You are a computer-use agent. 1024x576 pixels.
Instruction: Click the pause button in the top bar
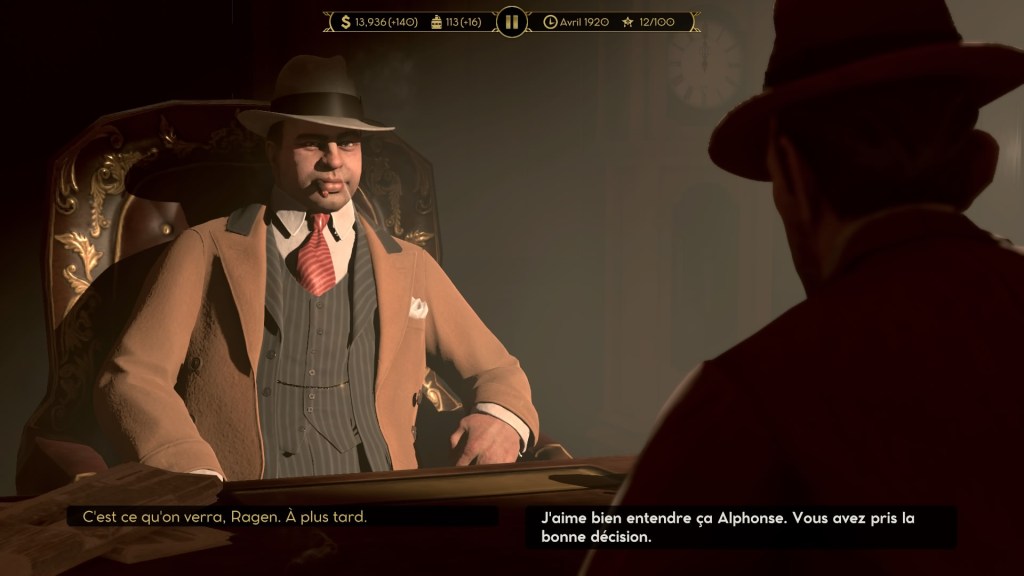511,21
